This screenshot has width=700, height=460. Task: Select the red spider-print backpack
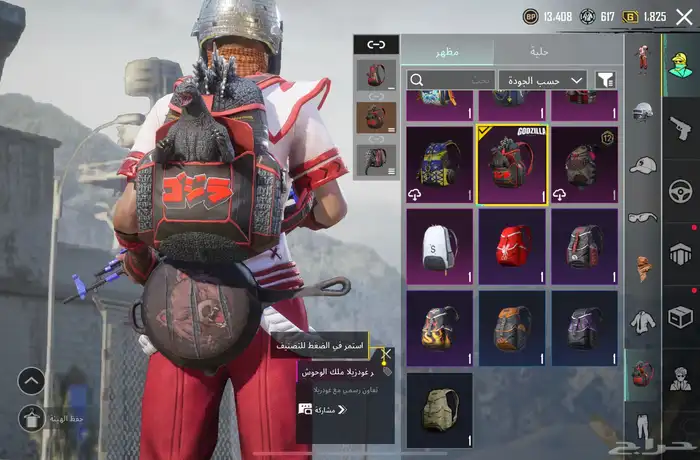512,246
